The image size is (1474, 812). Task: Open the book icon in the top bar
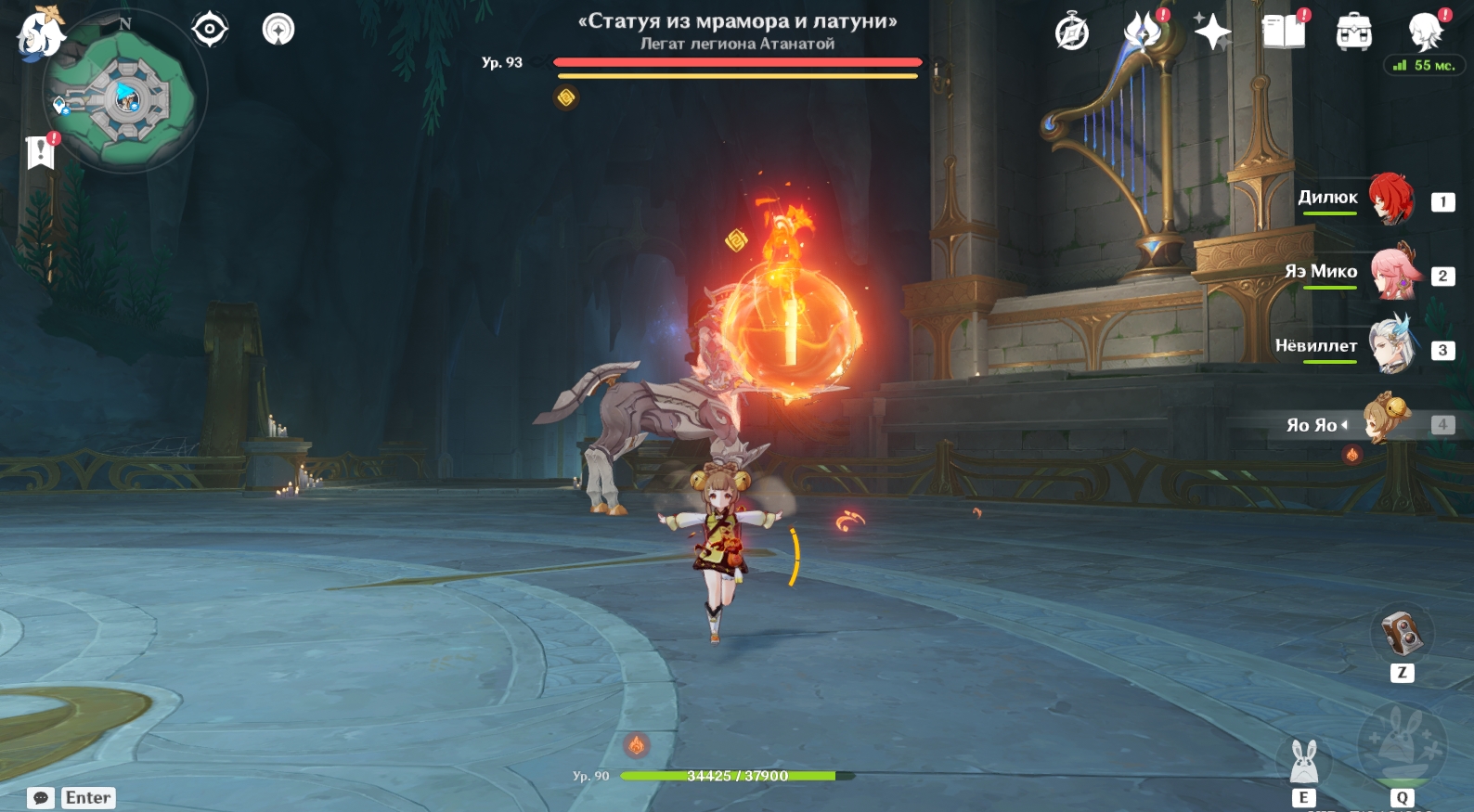(1284, 32)
